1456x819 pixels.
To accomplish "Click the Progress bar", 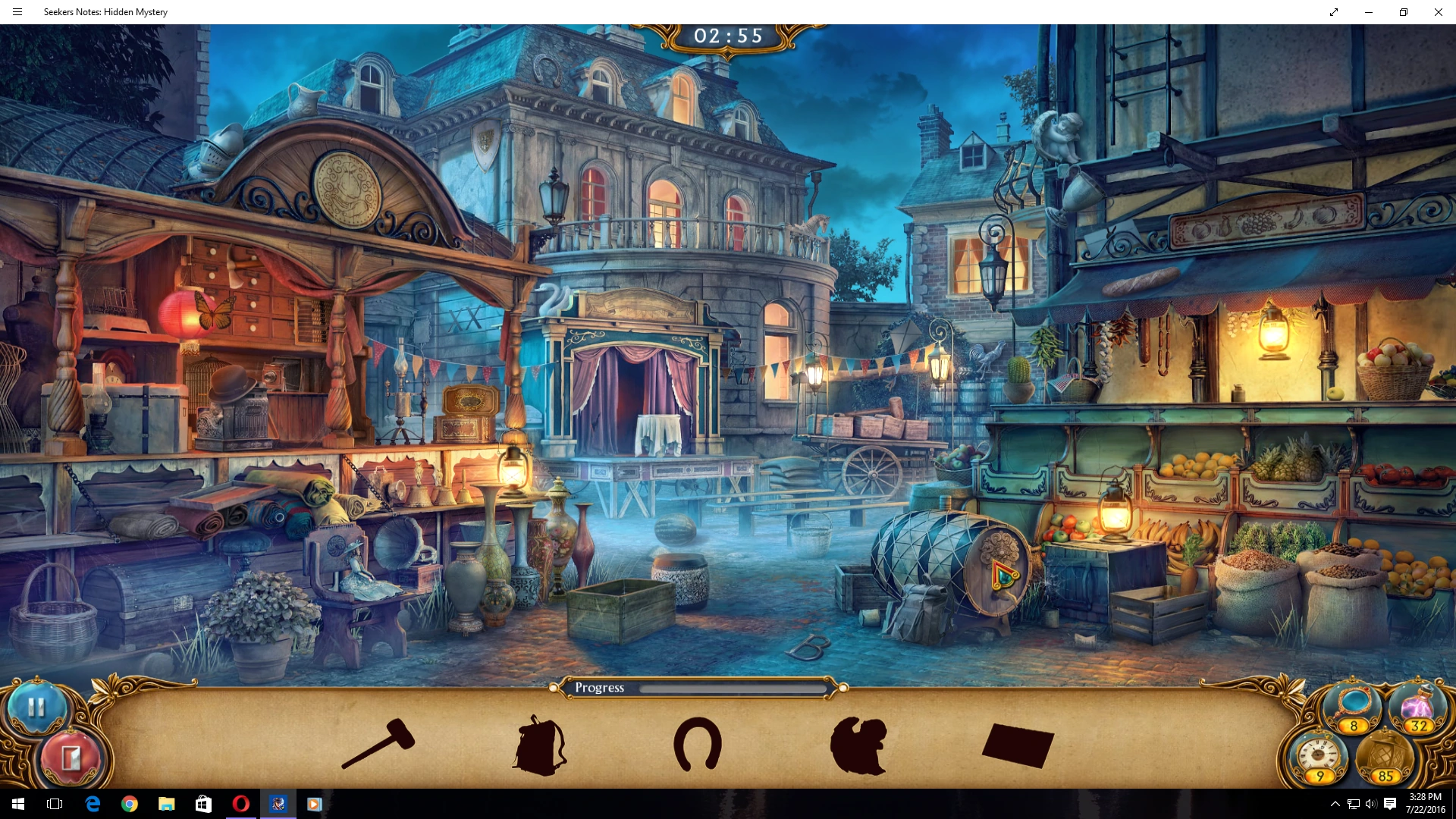I will [x=698, y=689].
